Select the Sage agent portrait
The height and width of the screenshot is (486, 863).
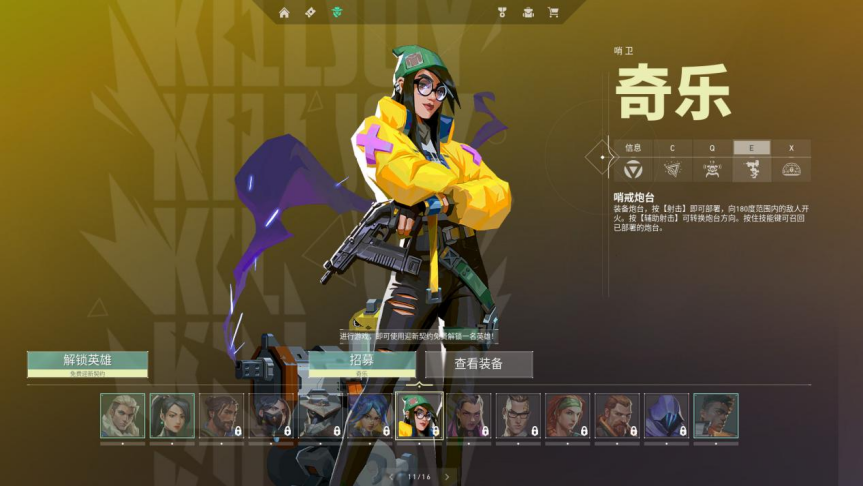coord(172,415)
